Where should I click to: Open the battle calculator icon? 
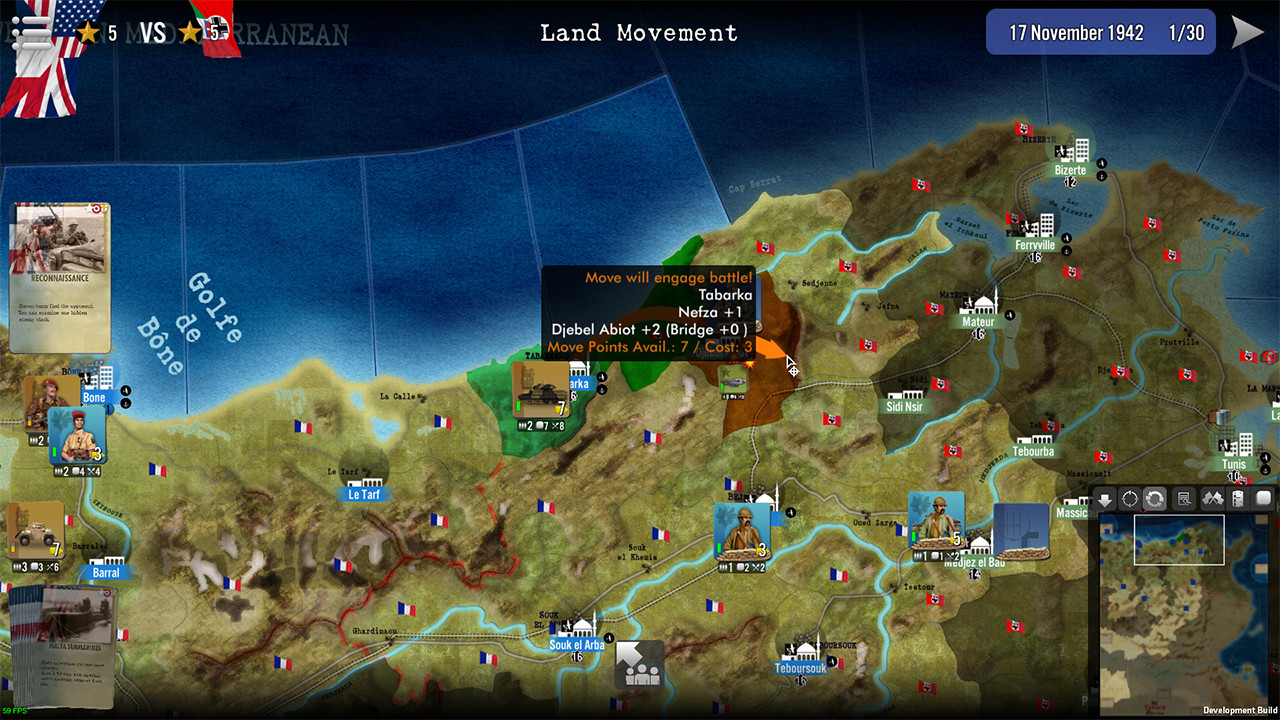1184,498
